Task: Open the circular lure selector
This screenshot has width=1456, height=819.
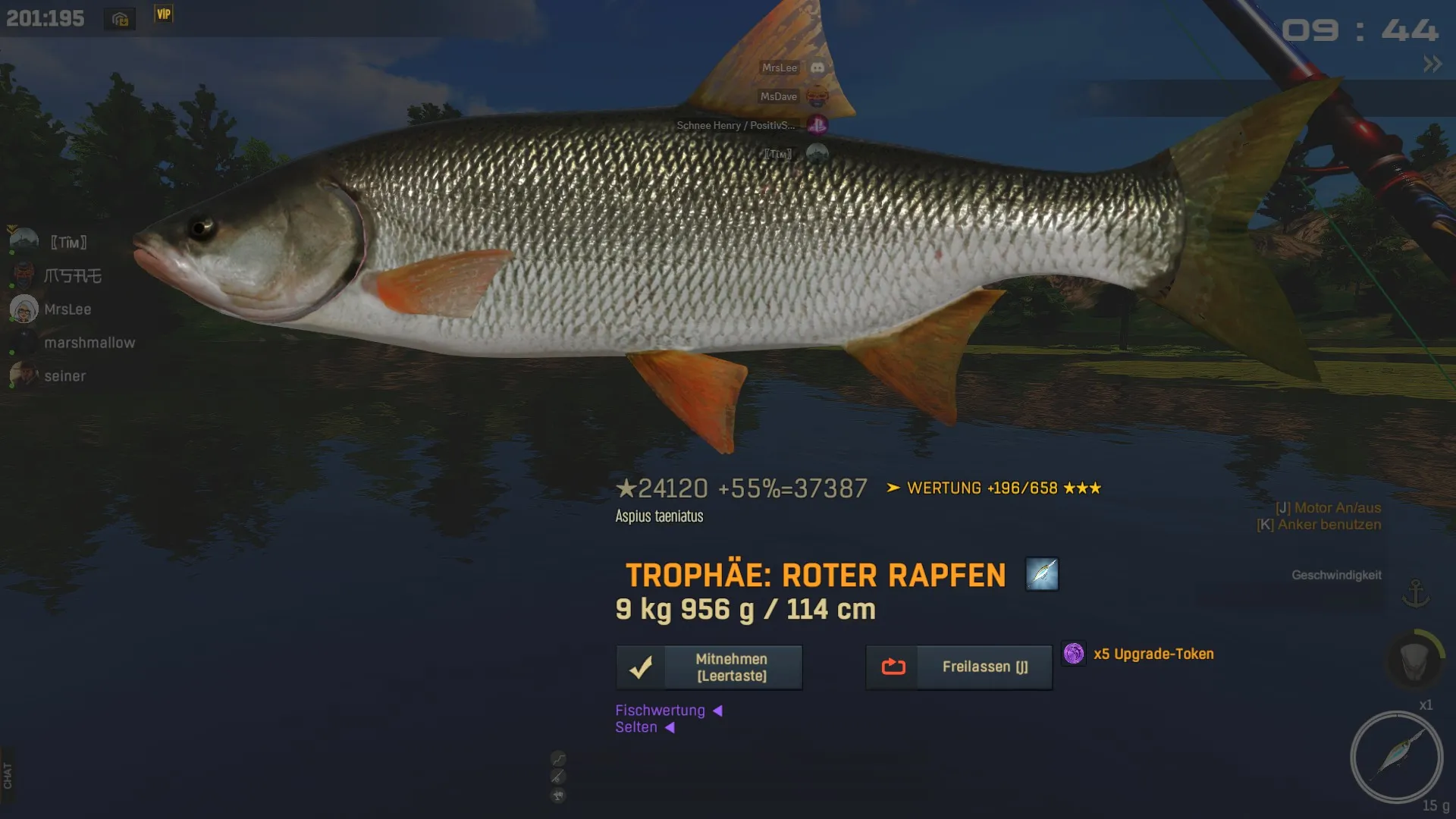Action: point(1396,757)
